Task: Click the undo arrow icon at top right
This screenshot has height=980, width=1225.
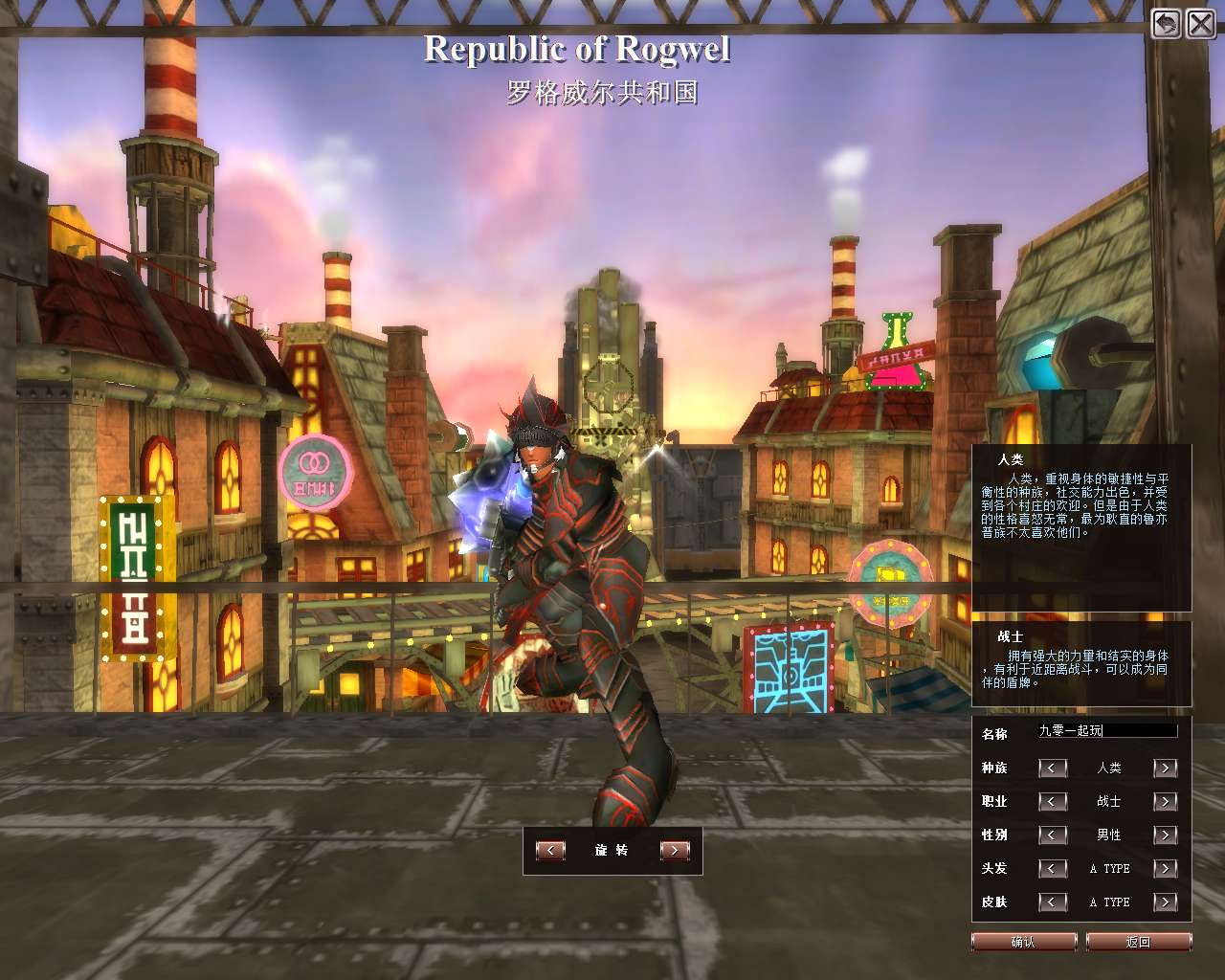Action: (x=1166, y=23)
